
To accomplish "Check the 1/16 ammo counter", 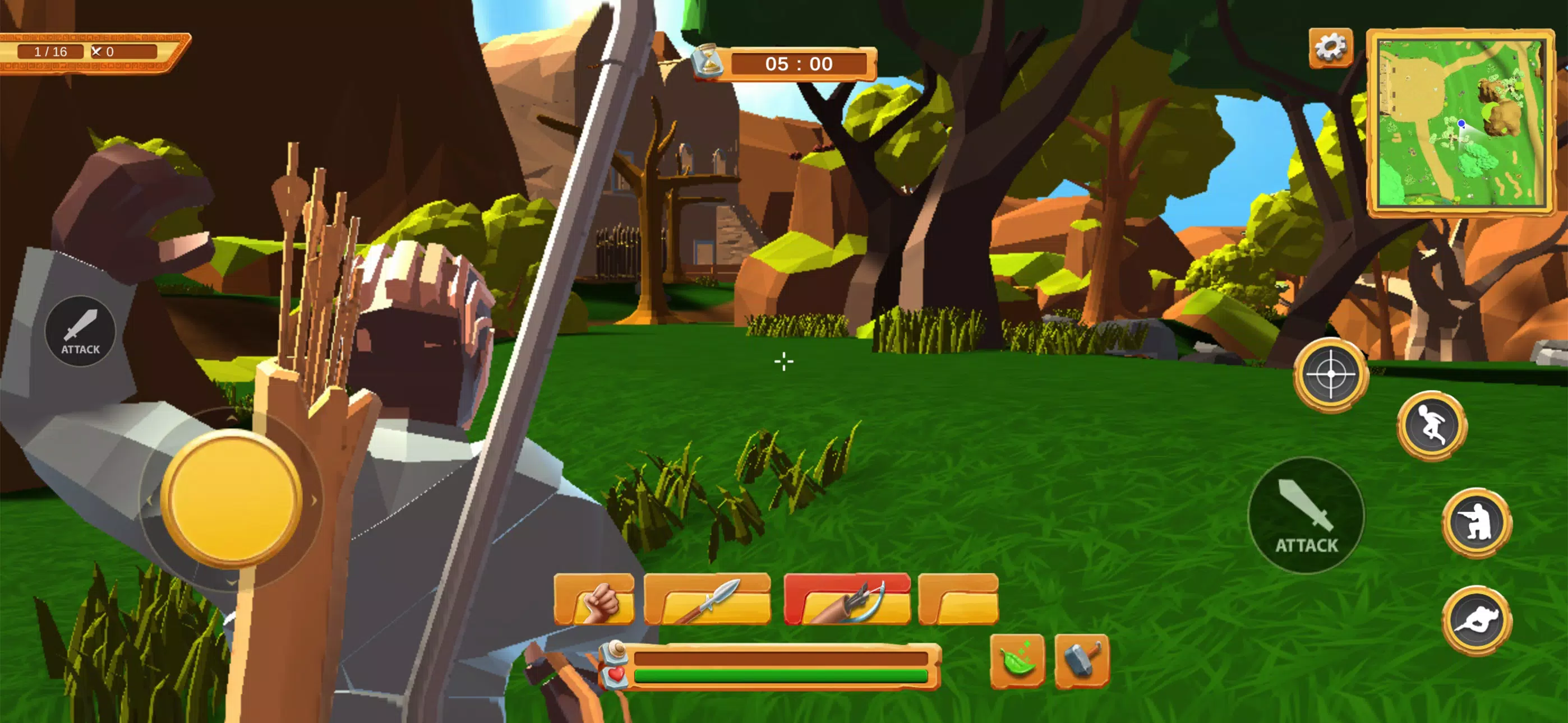I will click(50, 51).
